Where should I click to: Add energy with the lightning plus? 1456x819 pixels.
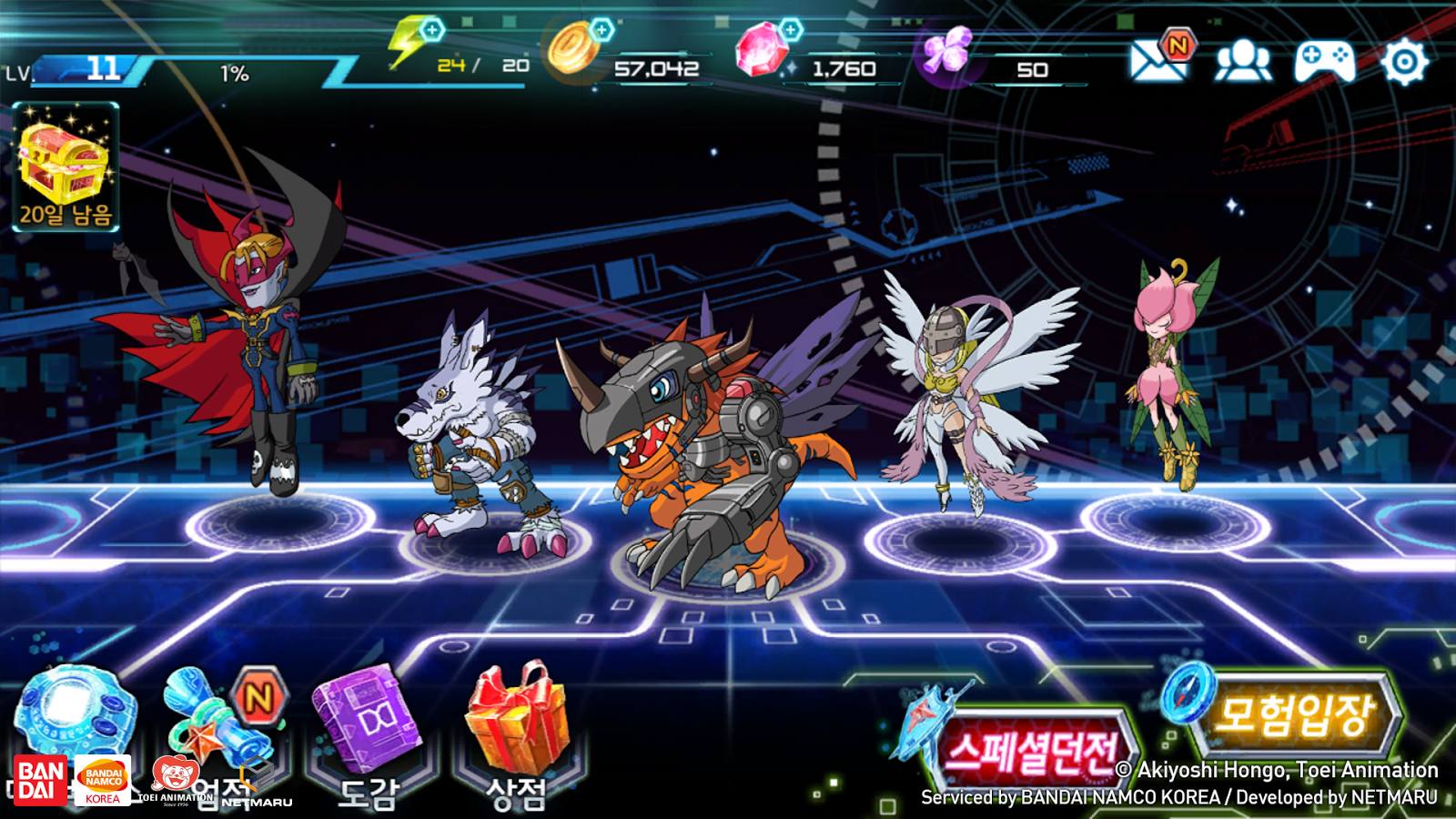[x=432, y=30]
